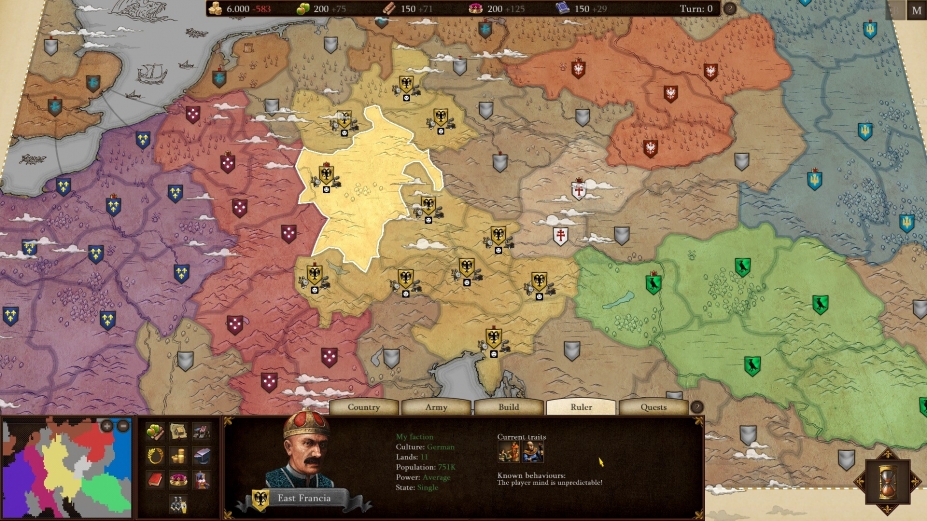This screenshot has width=927, height=521.
Task: Open the red book icon
Action: coord(155,479)
